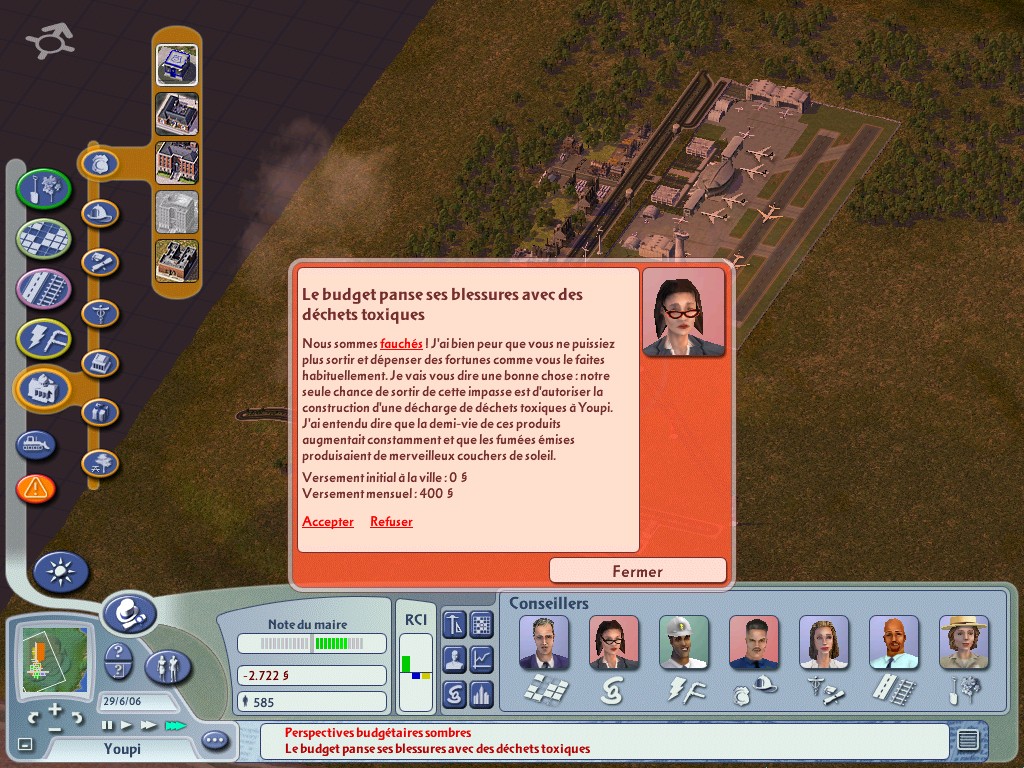Accept the toxic waste dump proposal
The height and width of the screenshot is (768, 1024).
point(328,522)
